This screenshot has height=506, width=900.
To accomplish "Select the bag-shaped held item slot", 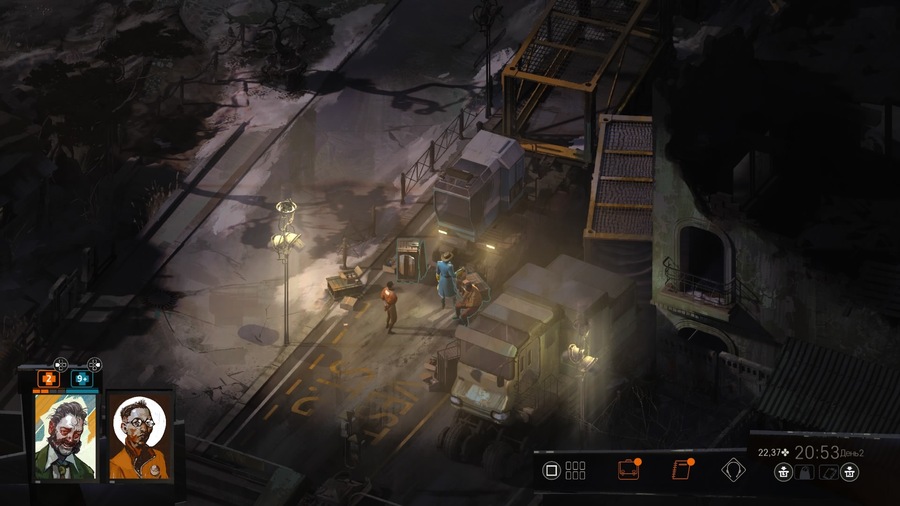I will [x=806, y=473].
